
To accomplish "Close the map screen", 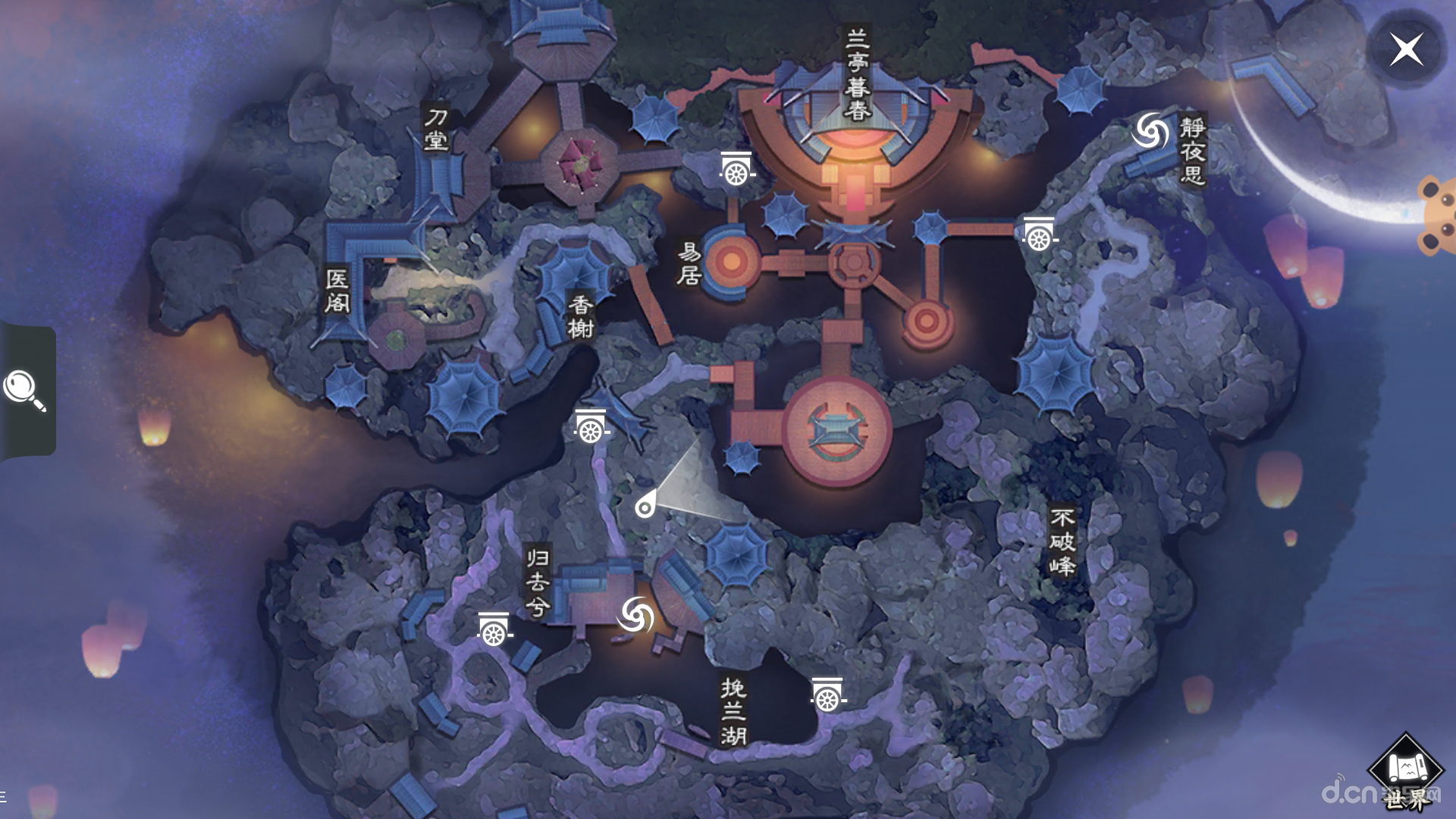I will pyautogui.click(x=1407, y=50).
